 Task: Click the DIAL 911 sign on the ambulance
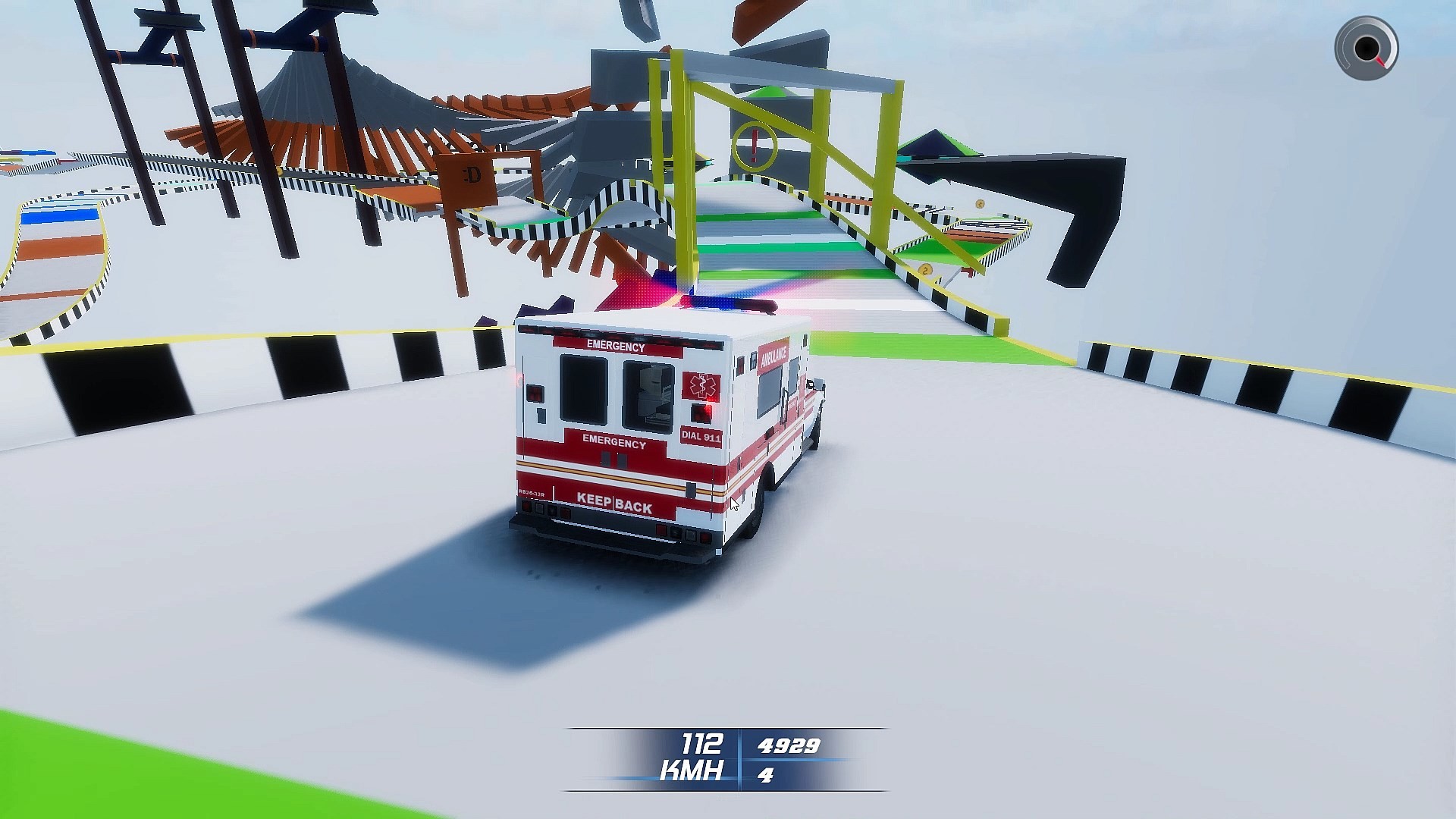coord(701,434)
